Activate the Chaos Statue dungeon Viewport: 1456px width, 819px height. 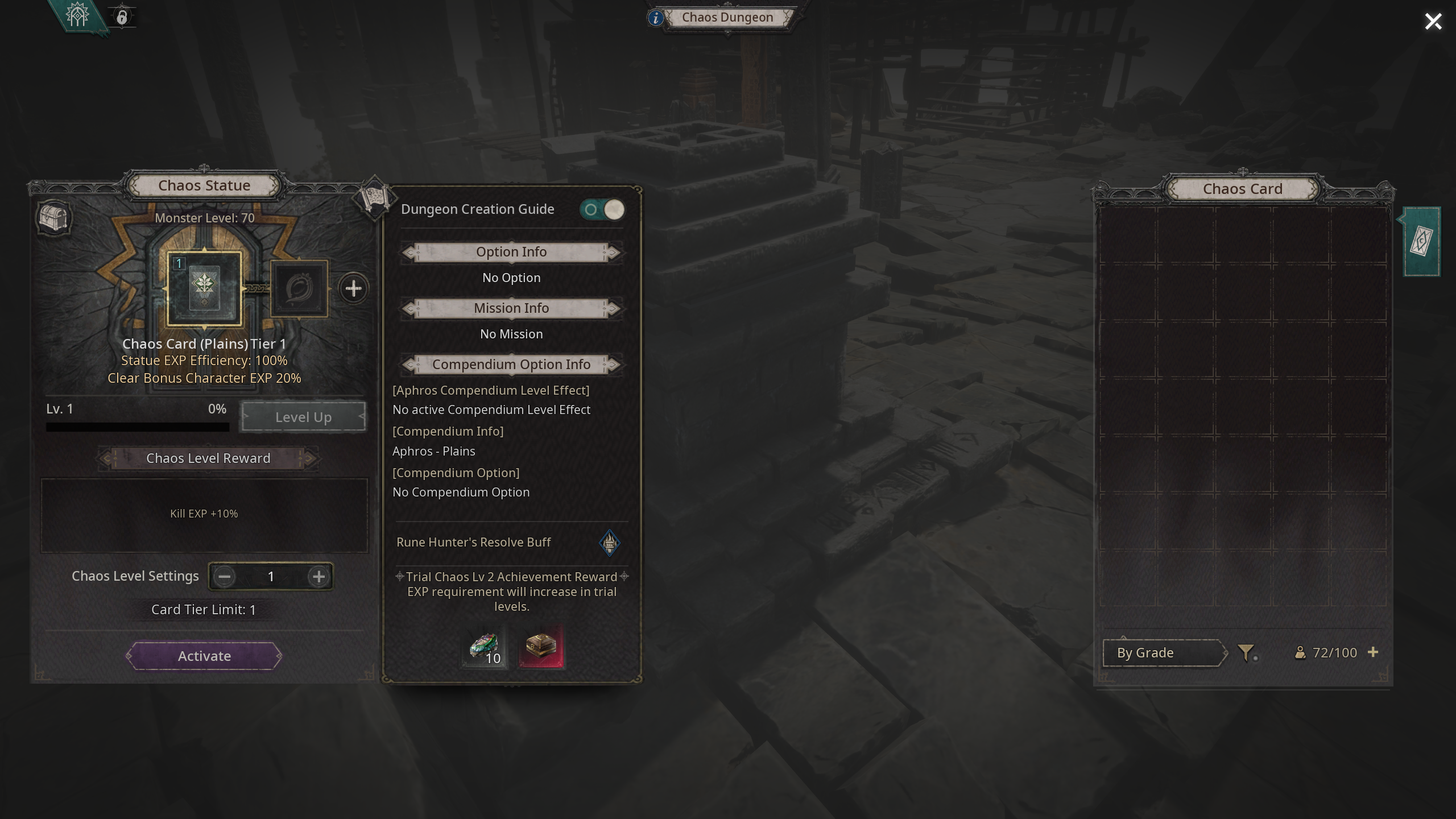(x=204, y=656)
